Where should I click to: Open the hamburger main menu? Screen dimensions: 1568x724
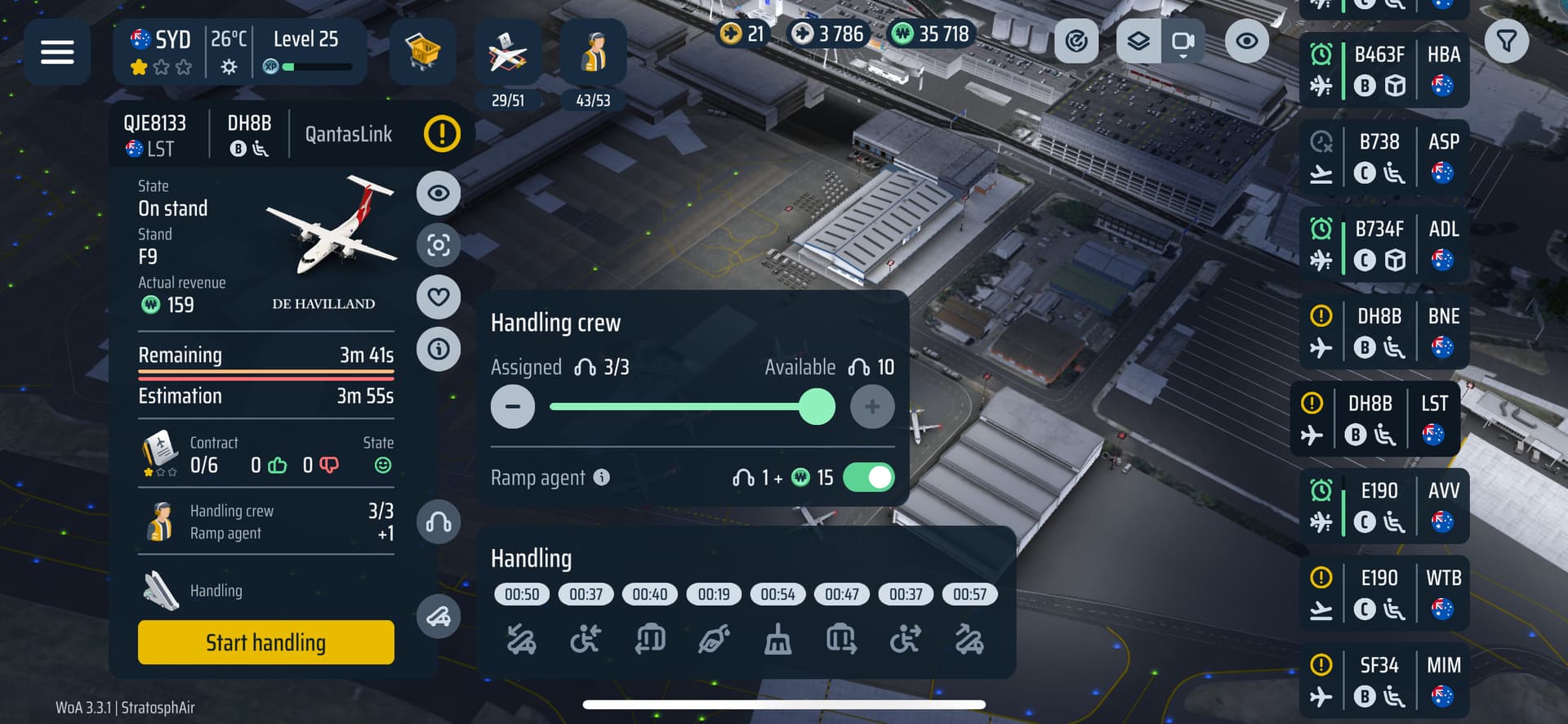tap(57, 52)
